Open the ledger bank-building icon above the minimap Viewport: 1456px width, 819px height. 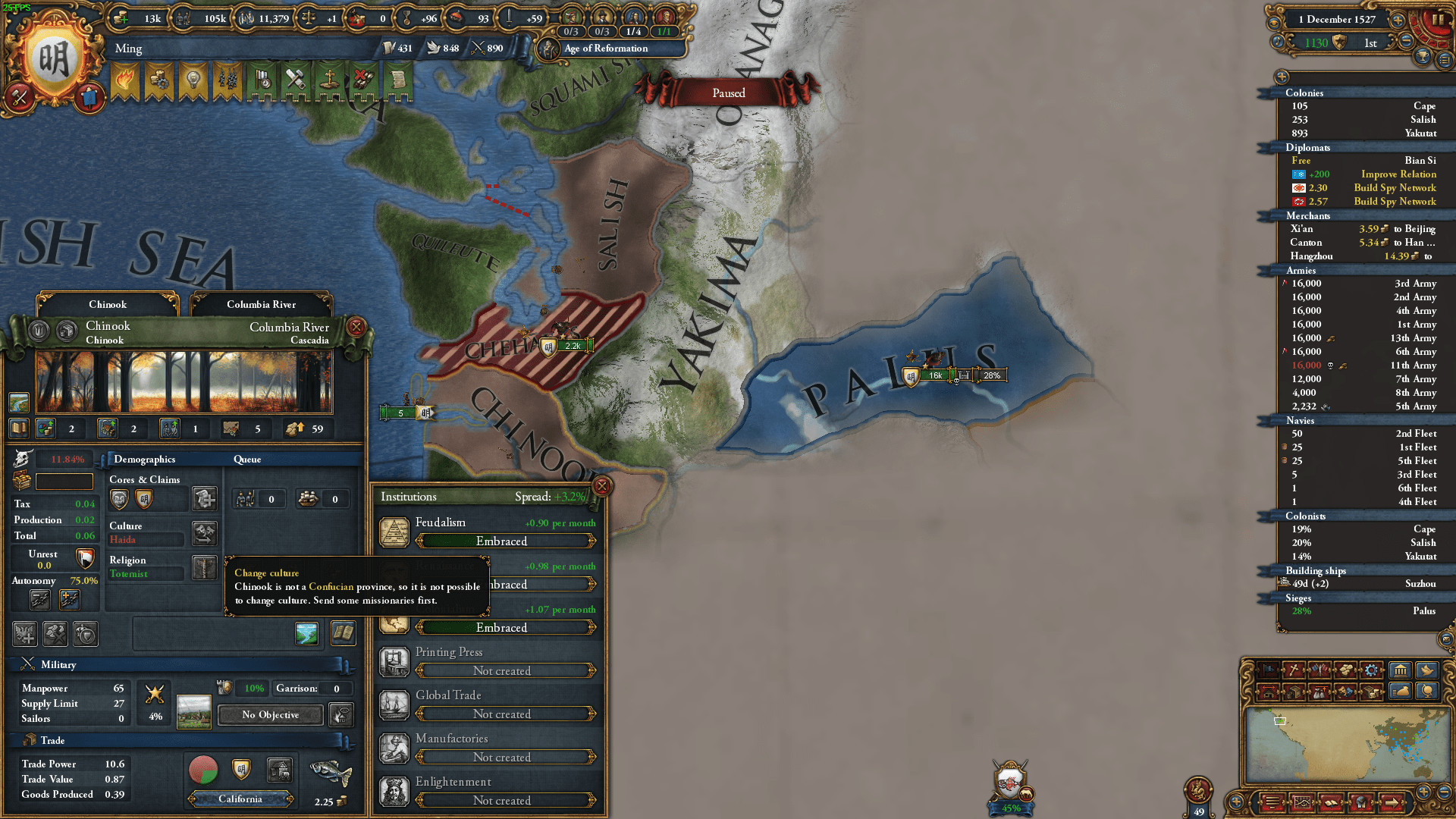pyautogui.click(x=1400, y=670)
